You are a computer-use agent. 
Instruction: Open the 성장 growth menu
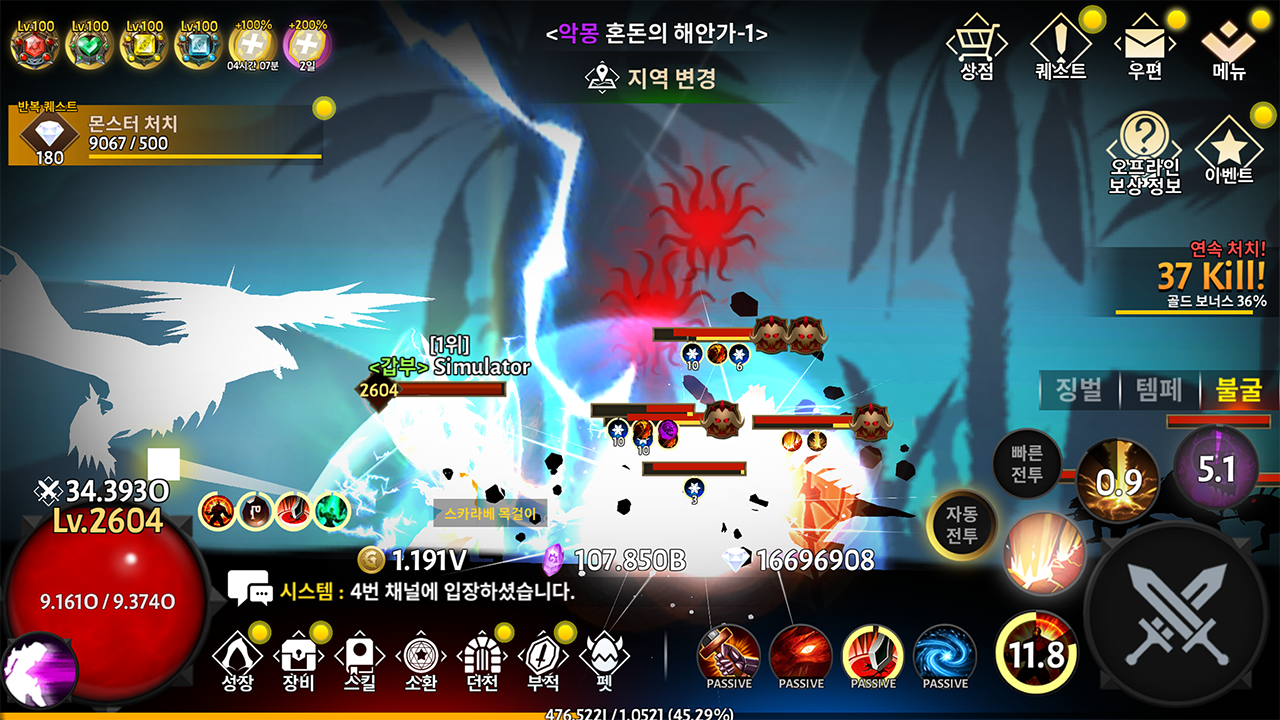(x=239, y=660)
